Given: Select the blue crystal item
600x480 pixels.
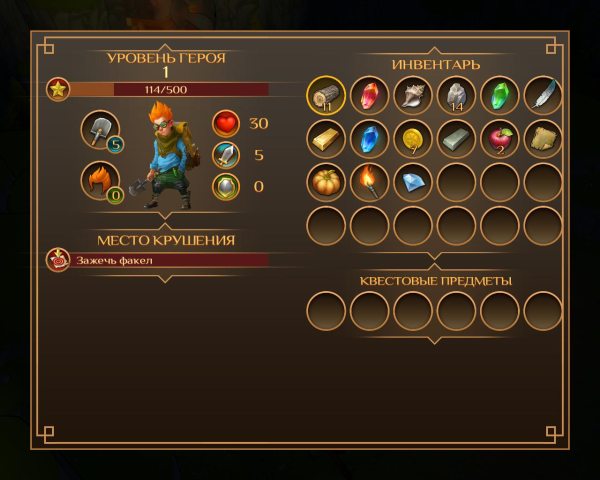Looking at the screenshot, I should pos(370,140).
